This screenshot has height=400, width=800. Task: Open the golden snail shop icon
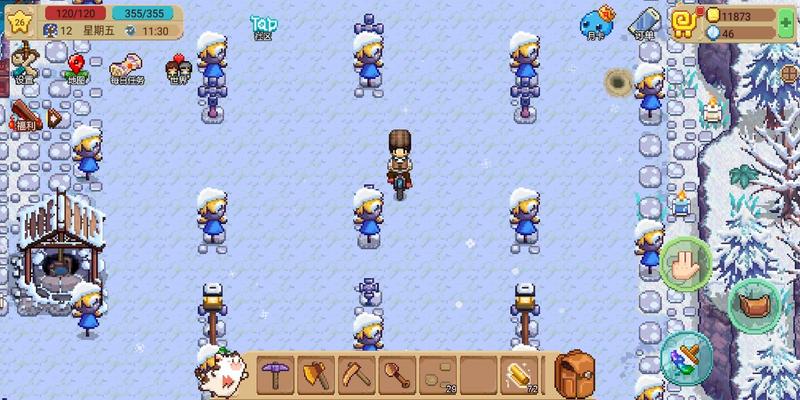click(685, 22)
